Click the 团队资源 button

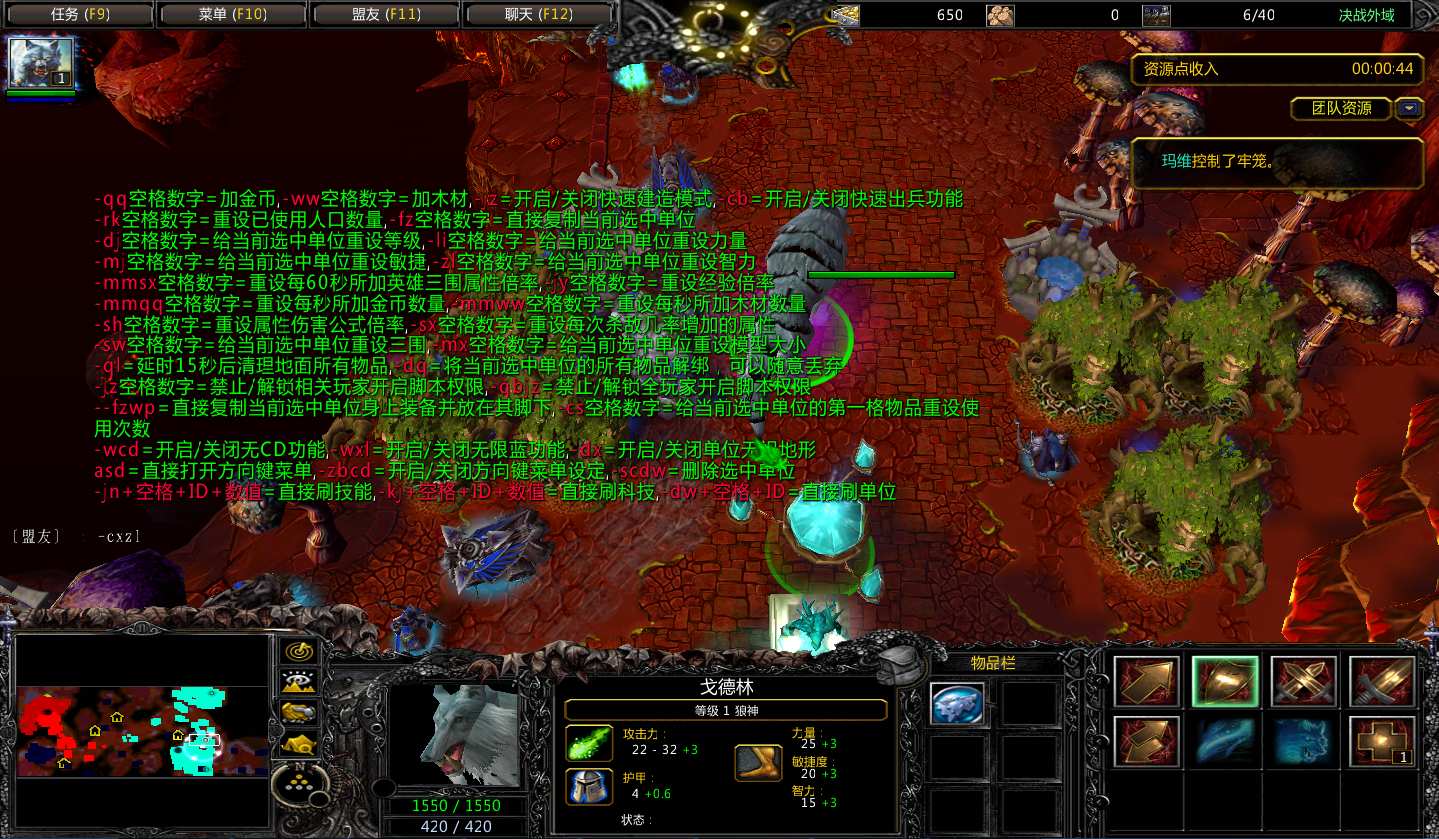point(1340,108)
